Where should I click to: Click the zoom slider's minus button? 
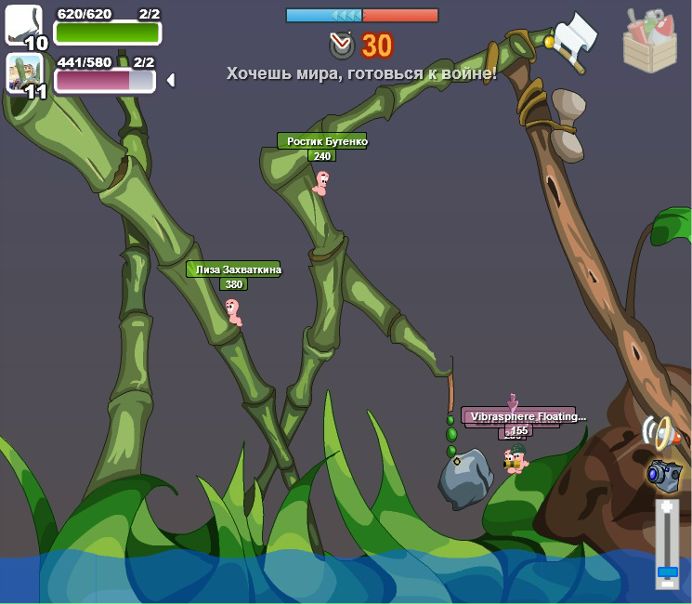coord(667,584)
